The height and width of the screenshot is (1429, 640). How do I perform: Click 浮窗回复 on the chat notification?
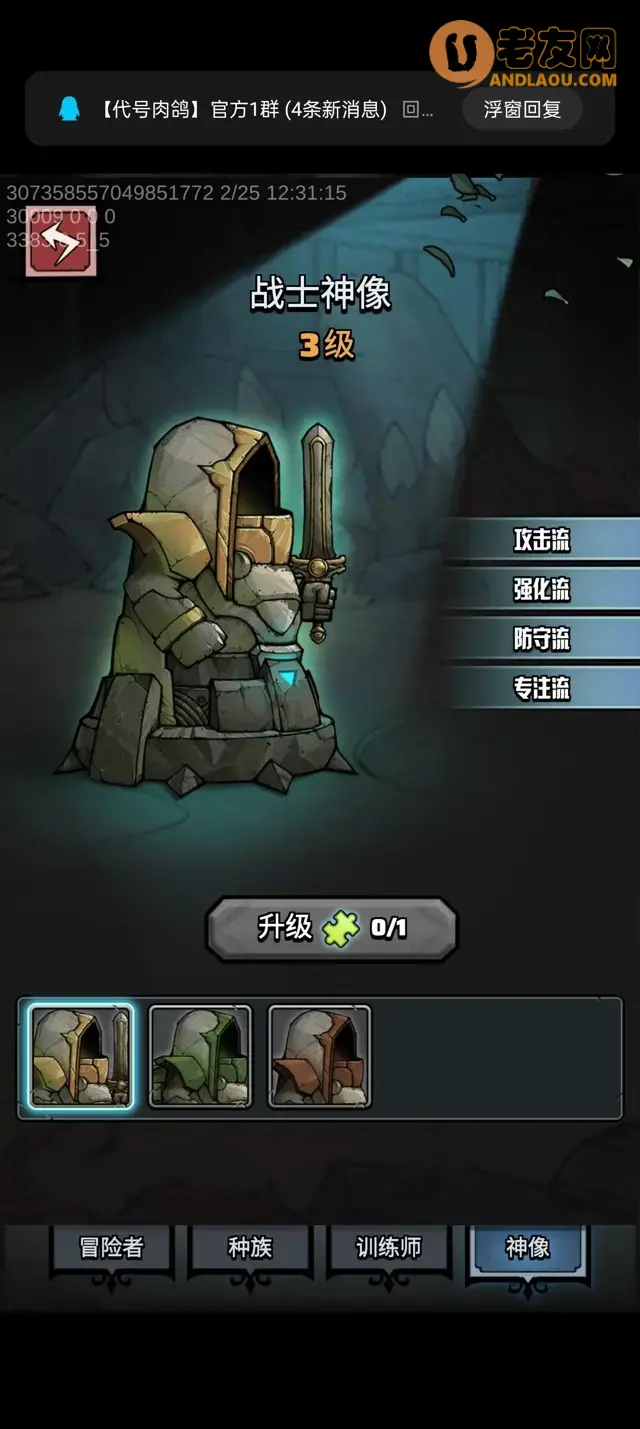[x=522, y=109]
